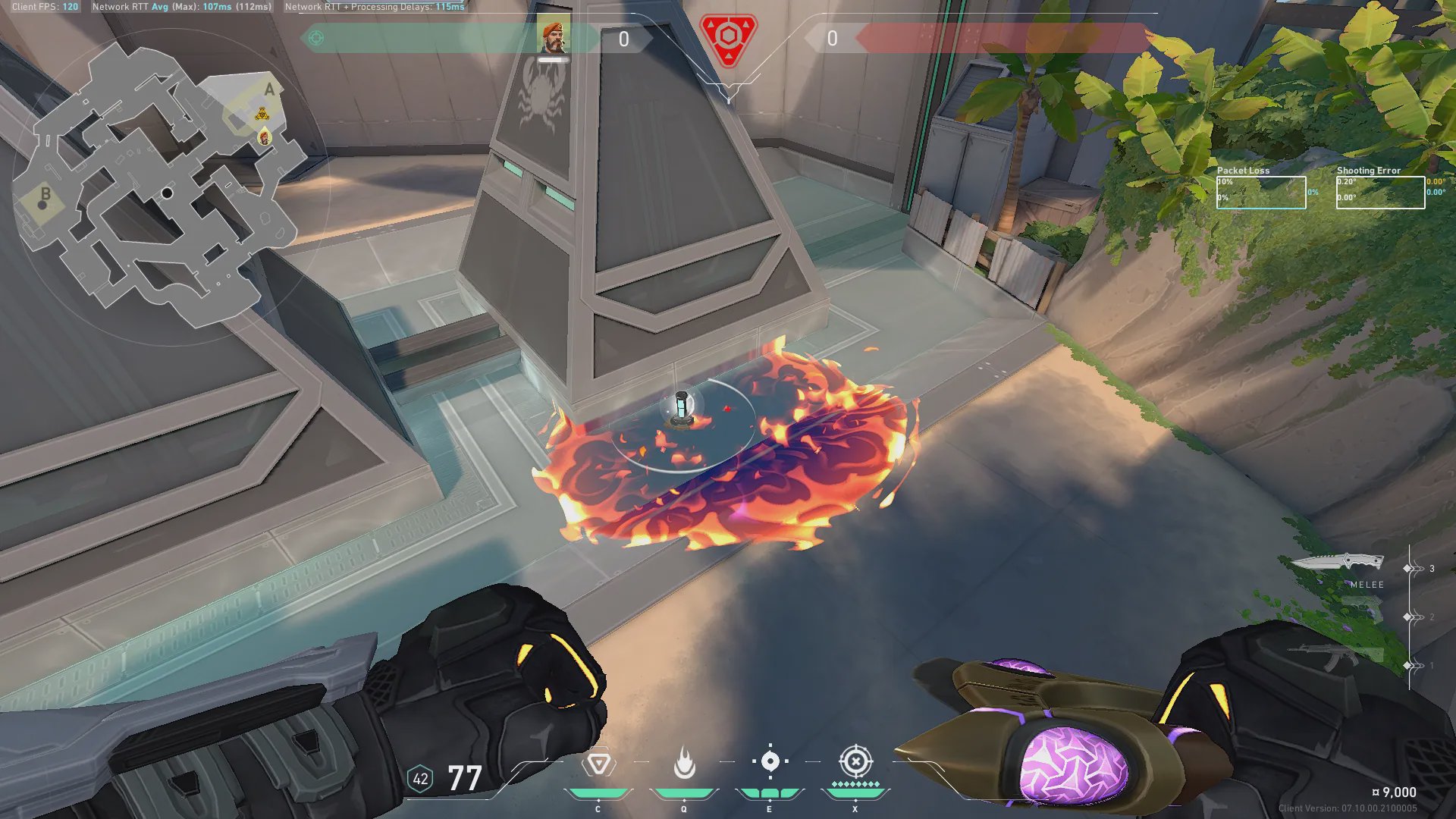The height and width of the screenshot is (819, 1456).
Task: Click the Brimstone player portrait
Action: [554, 37]
